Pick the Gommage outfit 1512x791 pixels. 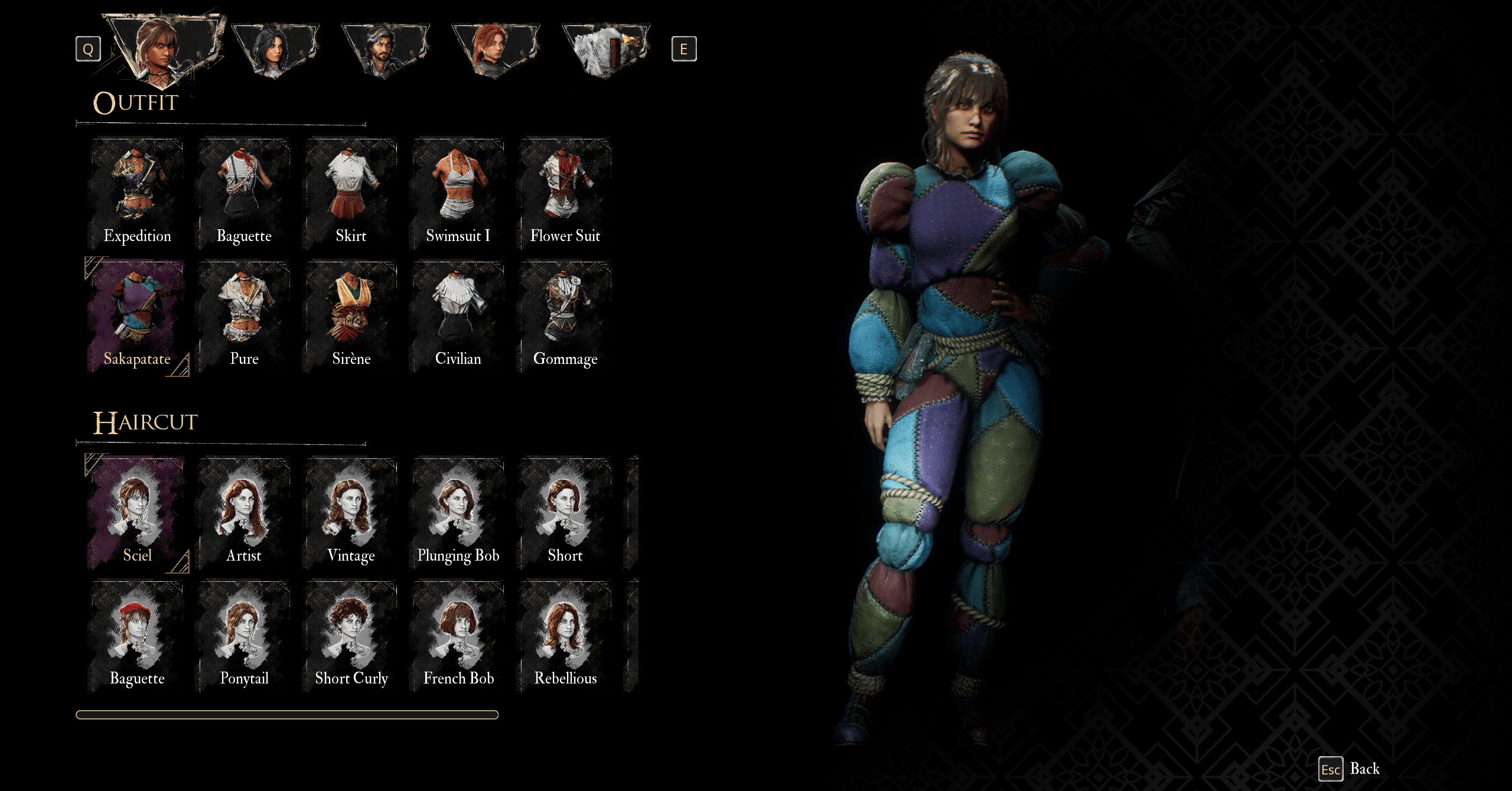(x=565, y=316)
